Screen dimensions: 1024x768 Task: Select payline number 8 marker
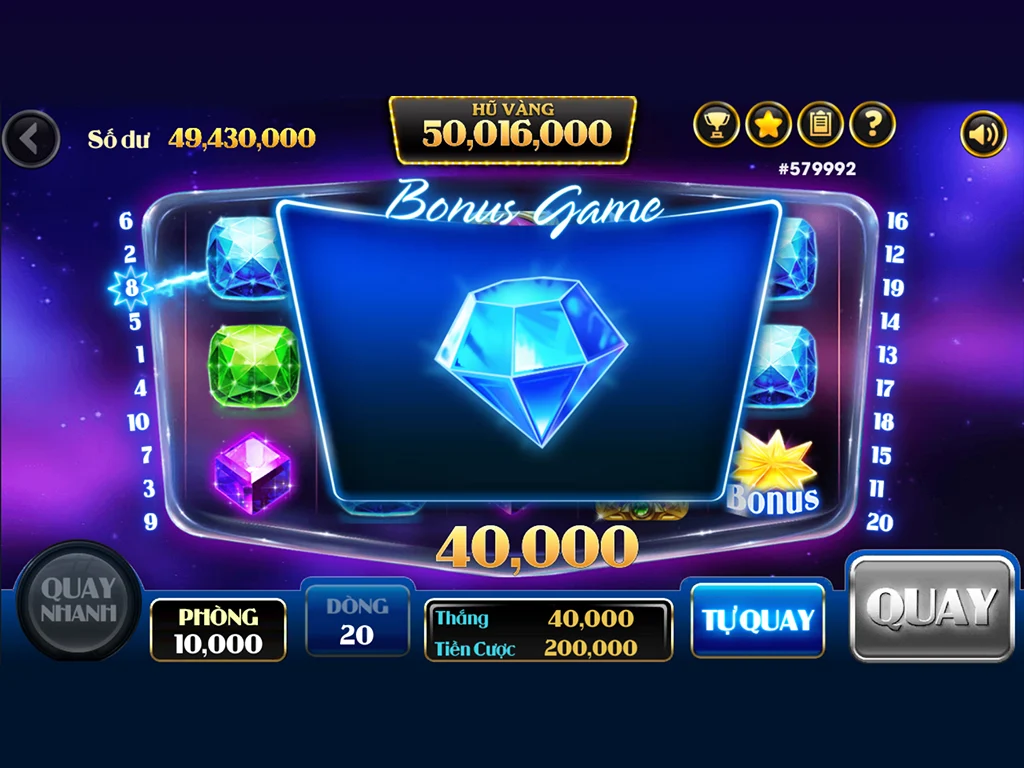(131, 289)
